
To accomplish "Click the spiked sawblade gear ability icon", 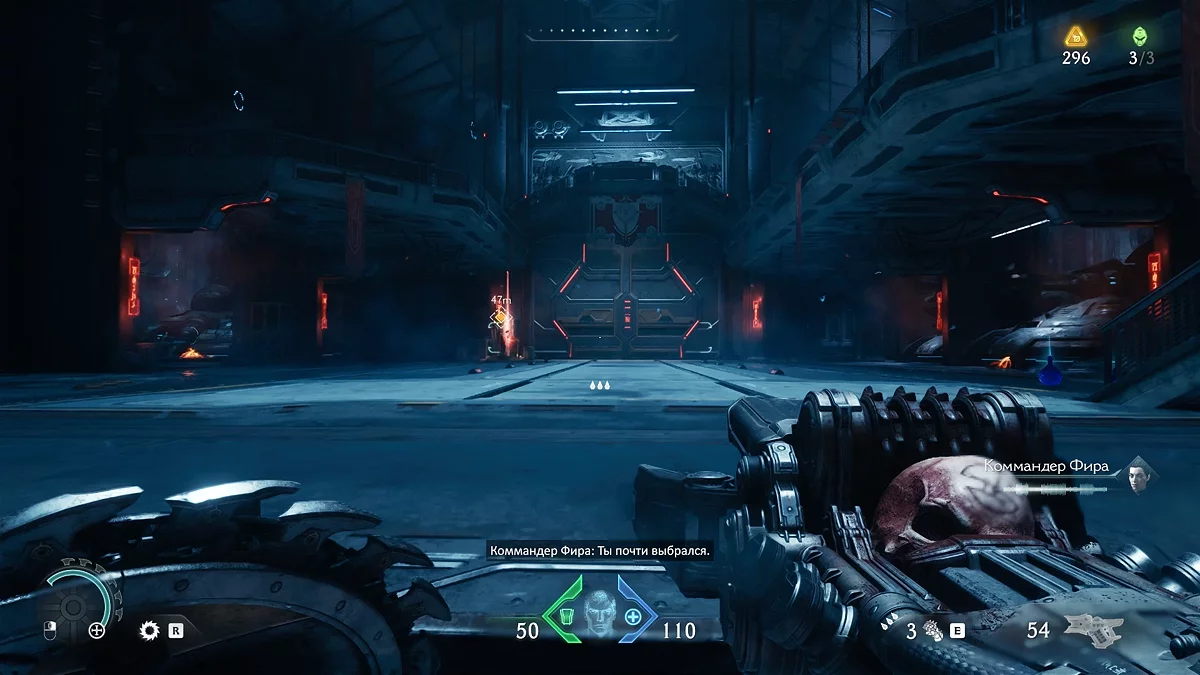I will coord(150,630).
